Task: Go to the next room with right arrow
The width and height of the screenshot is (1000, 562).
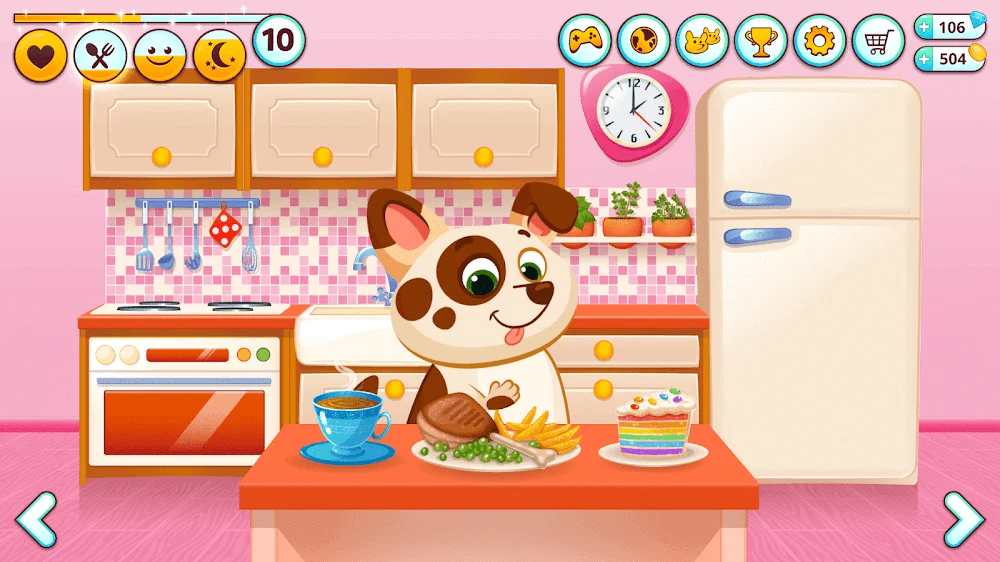Action: tap(963, 519)
